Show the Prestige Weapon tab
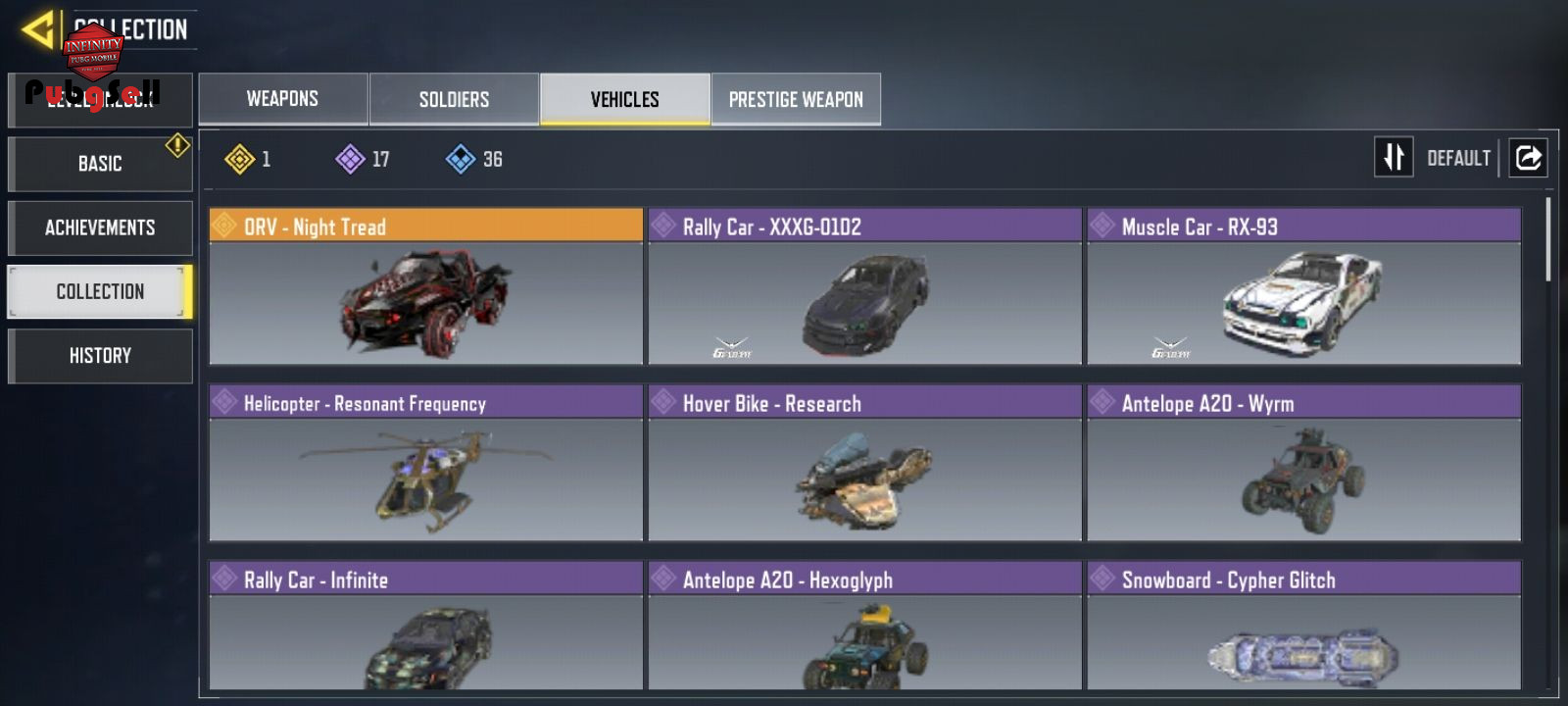This screenshot has height=706, width=1568. (x=796, y=99)
